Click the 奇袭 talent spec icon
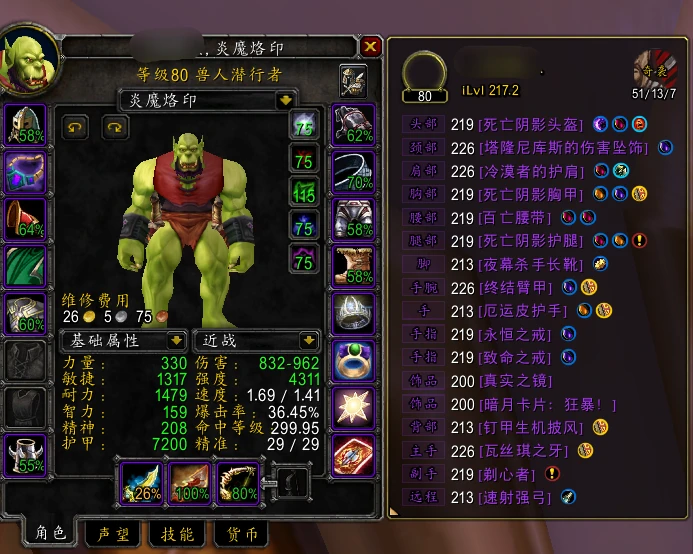This screenshot has width=693, height=554. 654,70
